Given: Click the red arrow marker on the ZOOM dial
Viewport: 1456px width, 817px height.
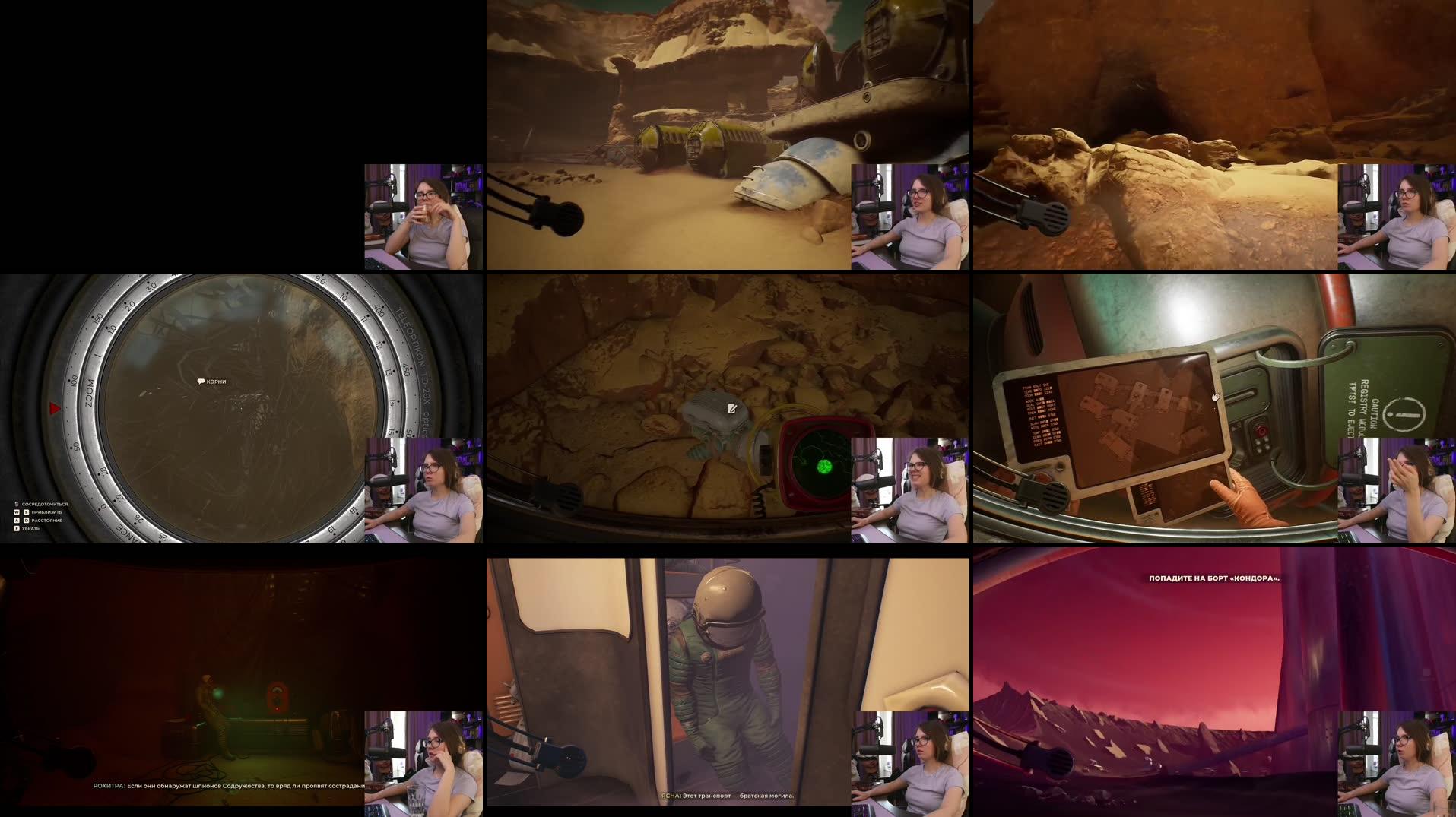Looking at the screenshot, I should tap(53, 407).
